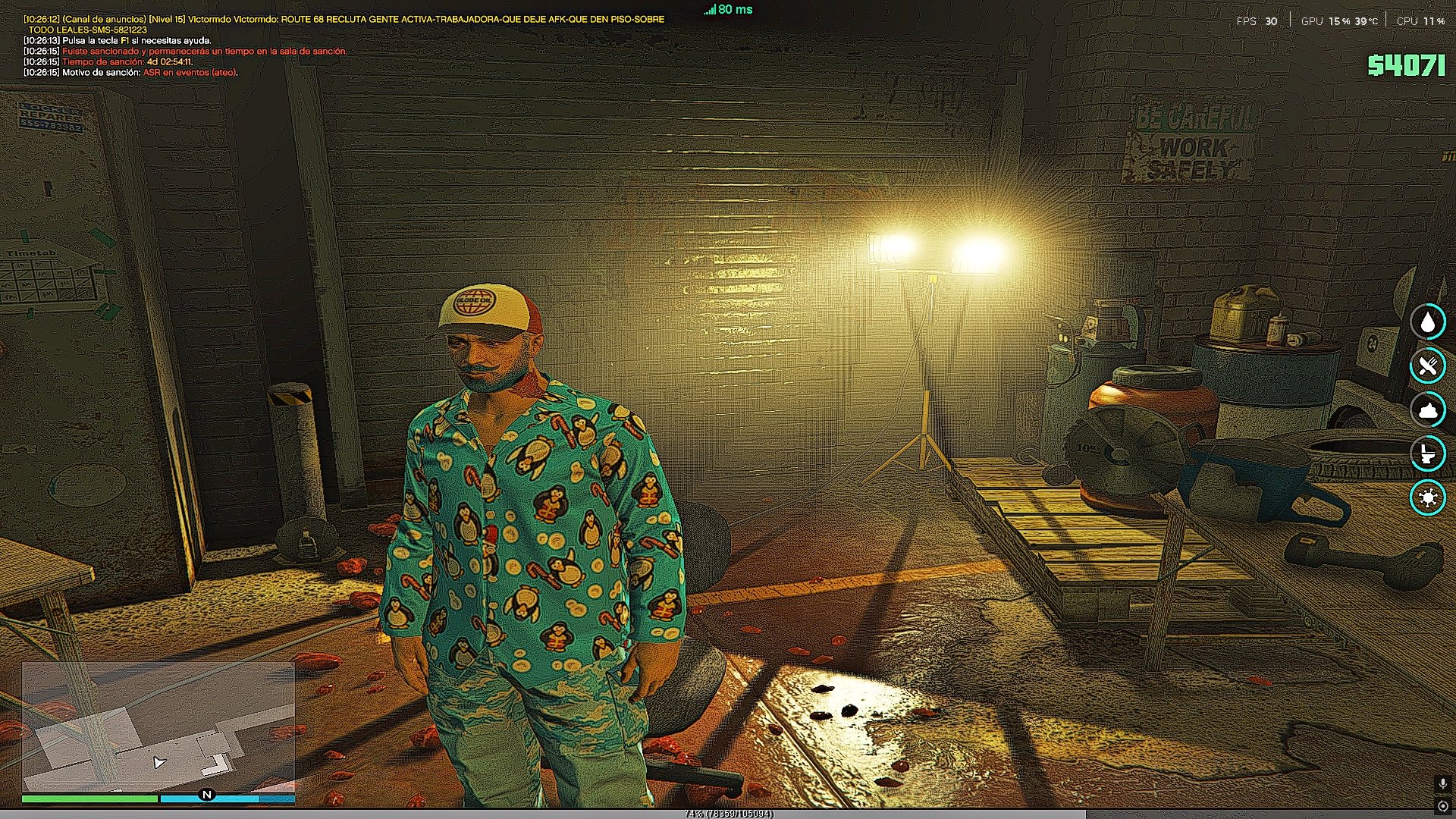Click the instant replay record icon
Screen dimensions: 1456x819
coord(1442,806)
